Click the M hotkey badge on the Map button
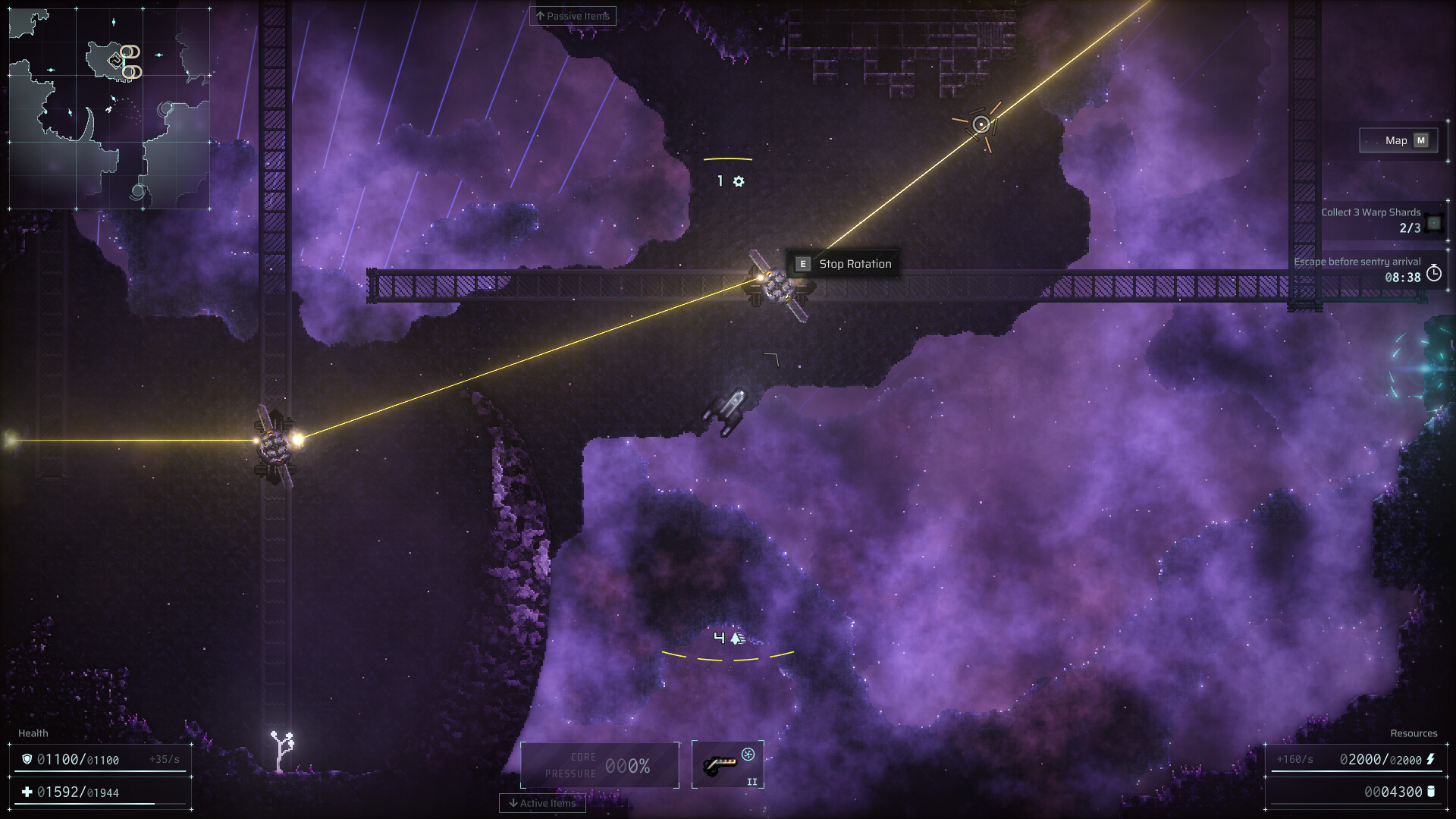Screen dimensions: 1456x819 [x=1421, y=140]
